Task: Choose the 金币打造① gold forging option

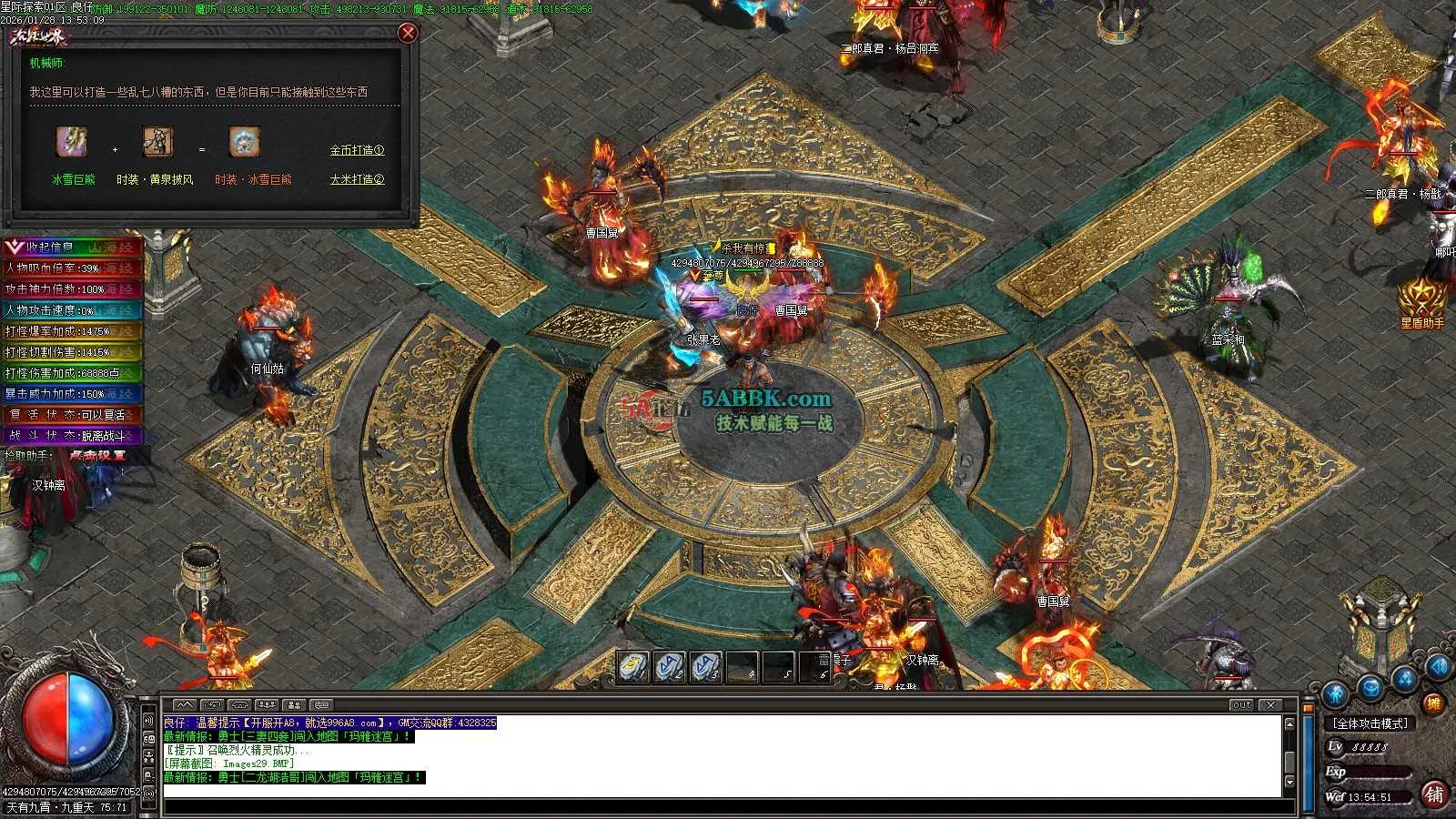Action: [x=357, y=150]
